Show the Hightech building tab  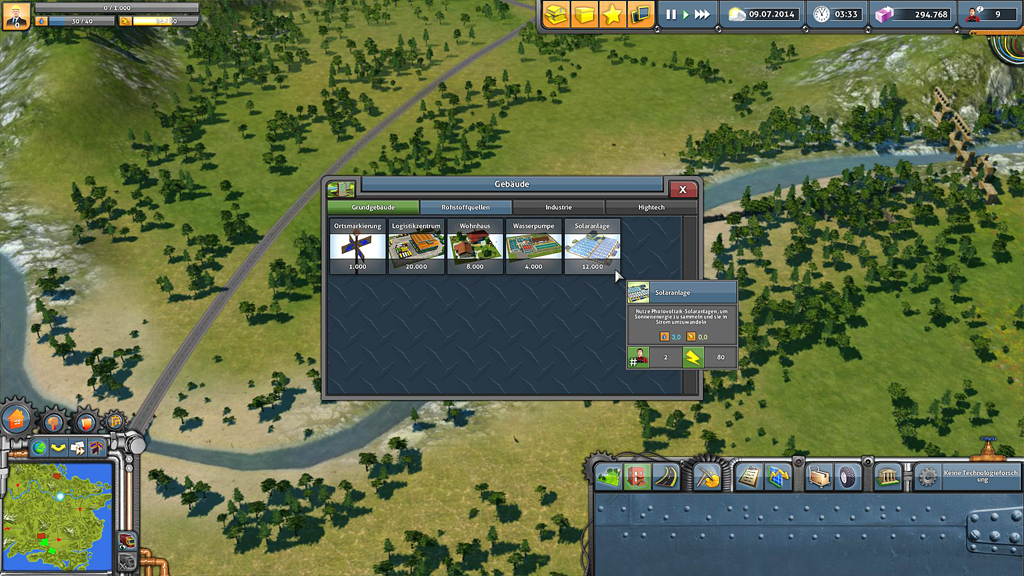[651, 207]
